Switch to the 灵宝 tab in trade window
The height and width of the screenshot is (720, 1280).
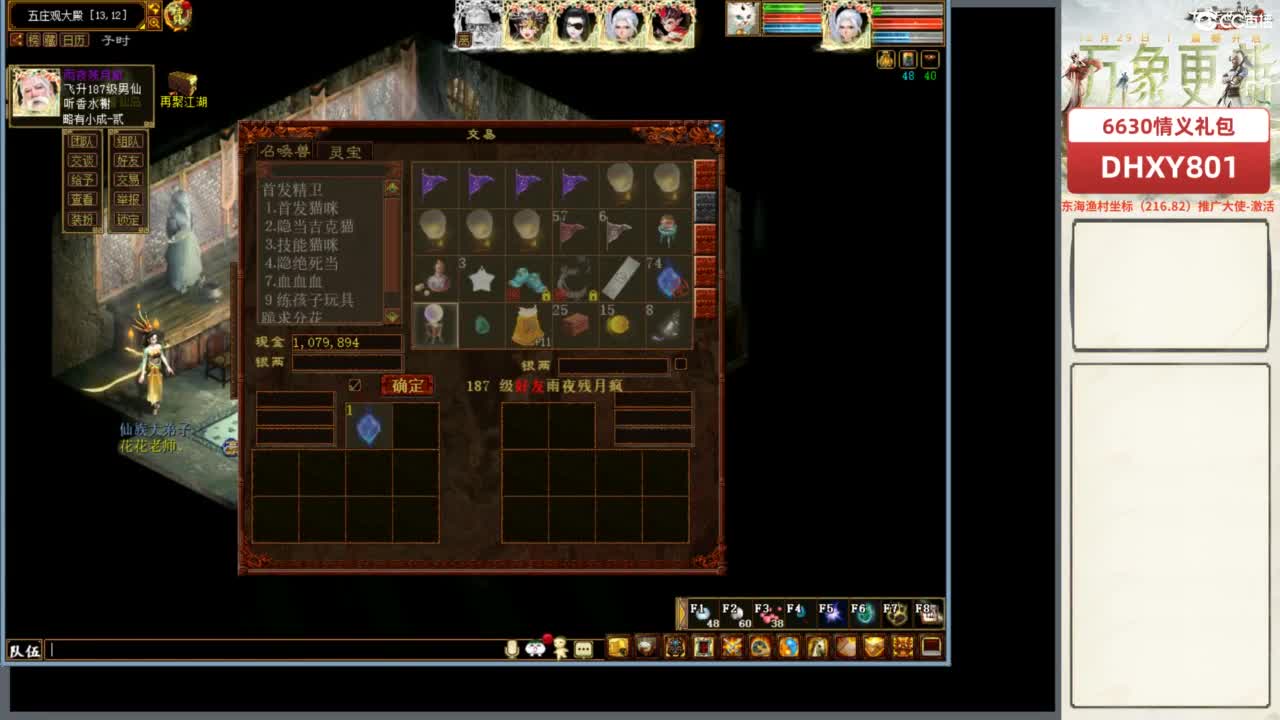pyautogui.click(x=345, y=153)
